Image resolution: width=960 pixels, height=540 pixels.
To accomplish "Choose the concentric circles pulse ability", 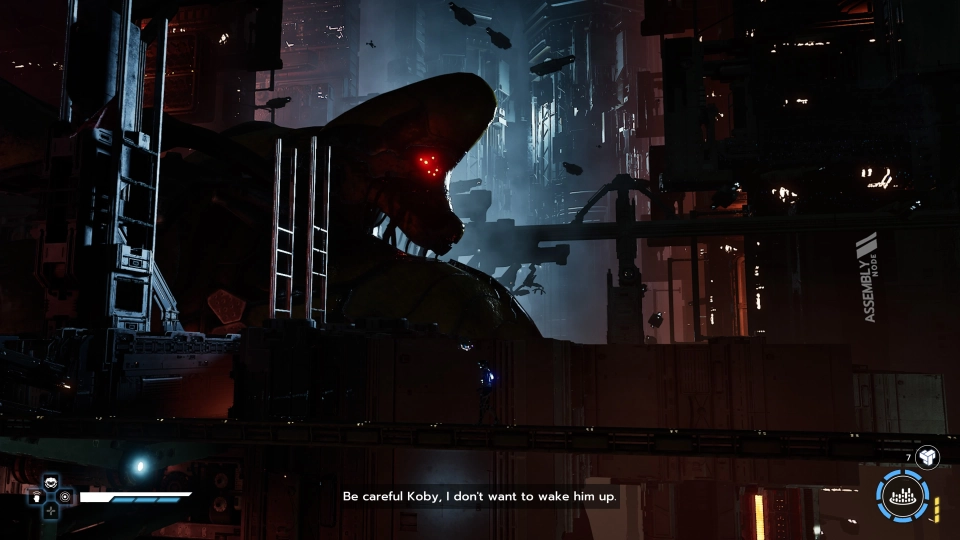I will (x=66, y=495).
